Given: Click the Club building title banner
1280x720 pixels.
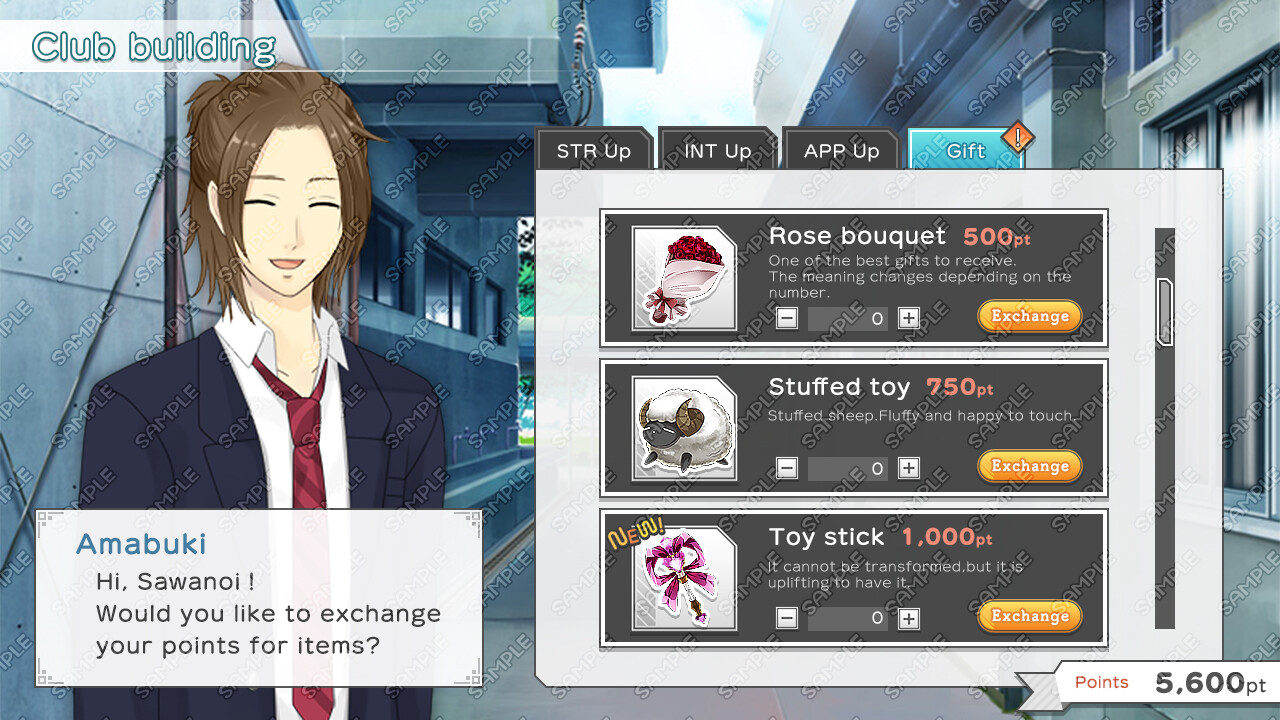Looking at the screenshot, I should [x=150, y=45].
